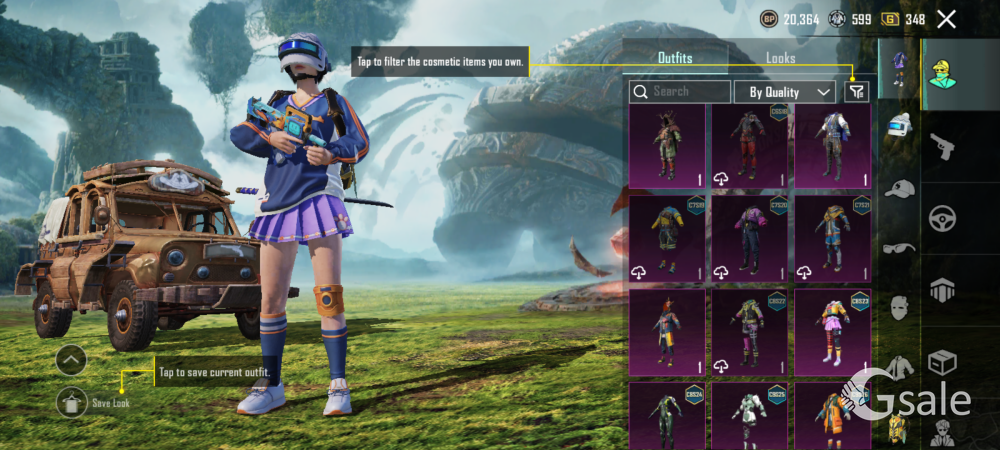
Task: Open the shirt clothing category
Action: (899, 367)
